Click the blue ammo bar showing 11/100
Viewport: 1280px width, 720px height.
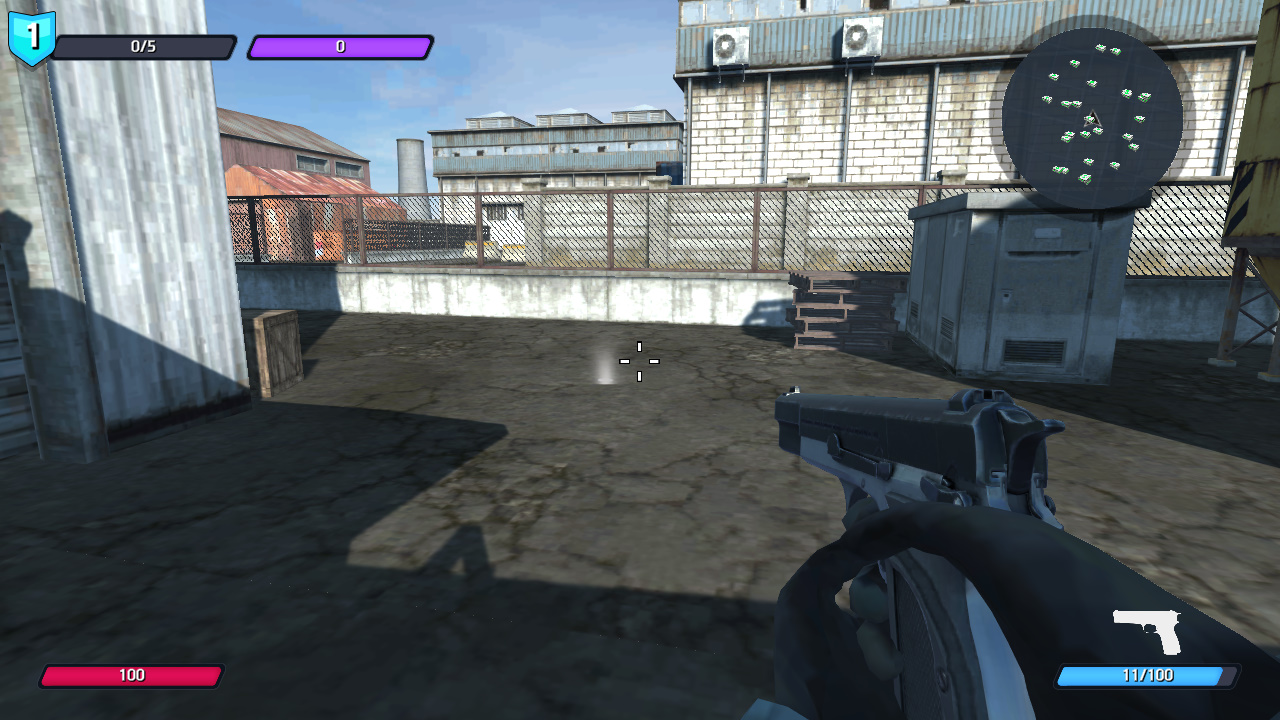[1145, 675]
